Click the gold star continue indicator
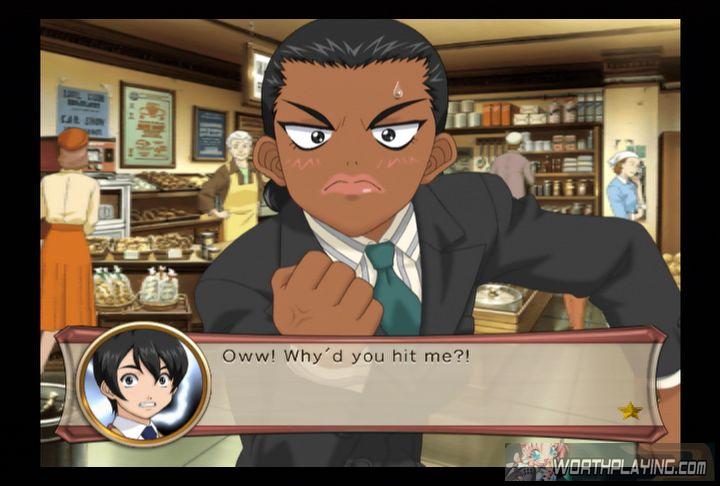The height and width of the screenshot is (486, 720). pos(630,410)
